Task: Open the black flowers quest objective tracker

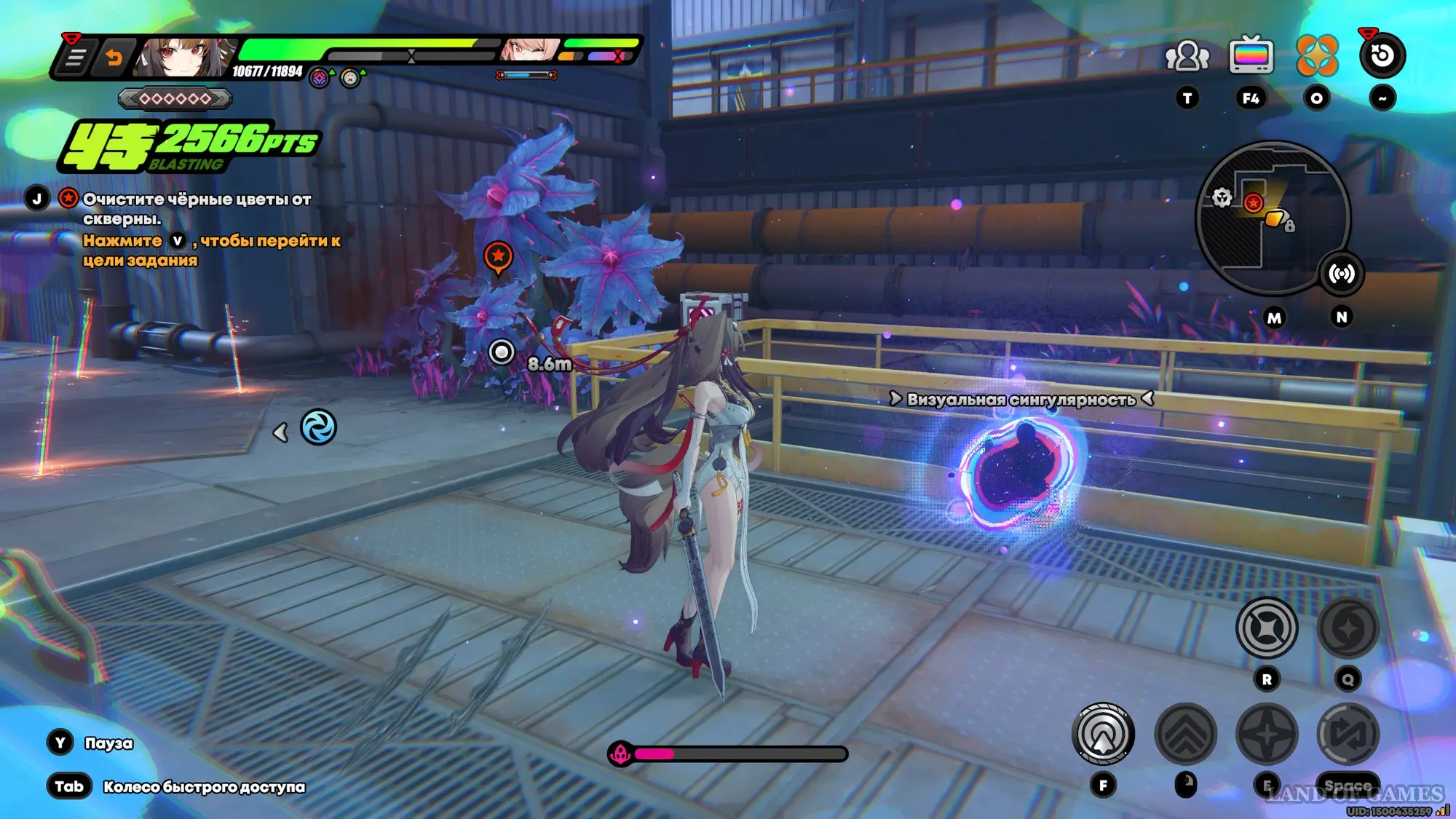Action: [x=197, y=208]
